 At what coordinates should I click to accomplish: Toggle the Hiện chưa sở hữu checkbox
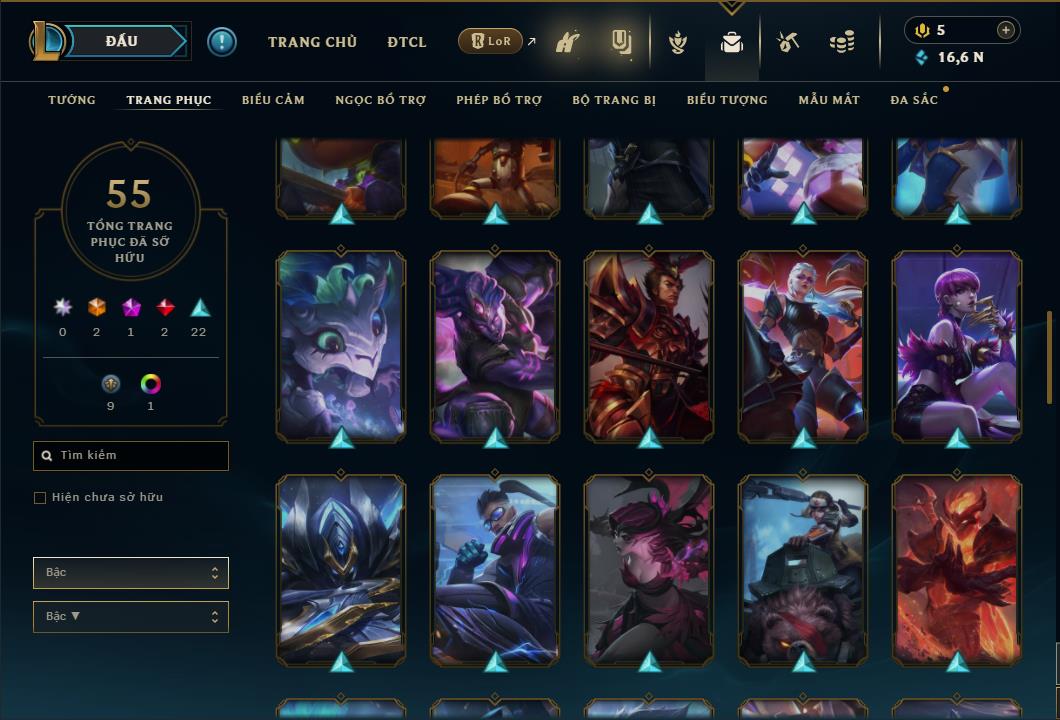(40, 498)
